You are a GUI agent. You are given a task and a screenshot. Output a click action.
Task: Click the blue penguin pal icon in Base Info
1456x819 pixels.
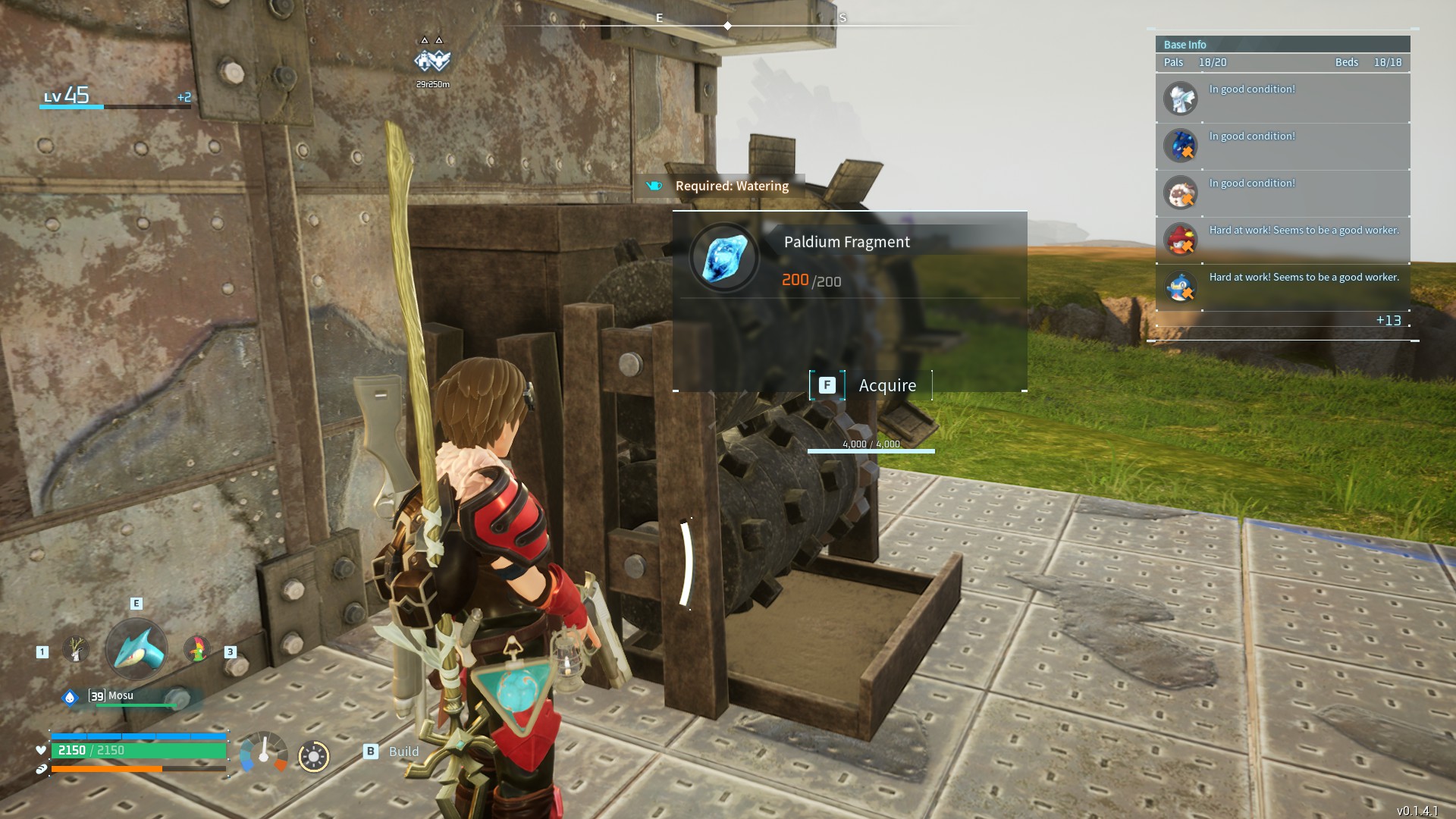tap(1180, 287)
